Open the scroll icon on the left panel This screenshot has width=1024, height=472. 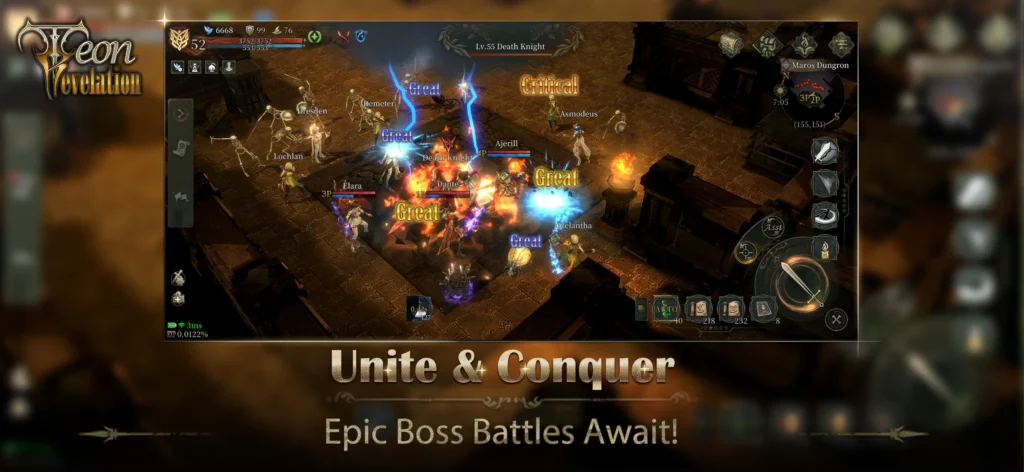point(180,148)
